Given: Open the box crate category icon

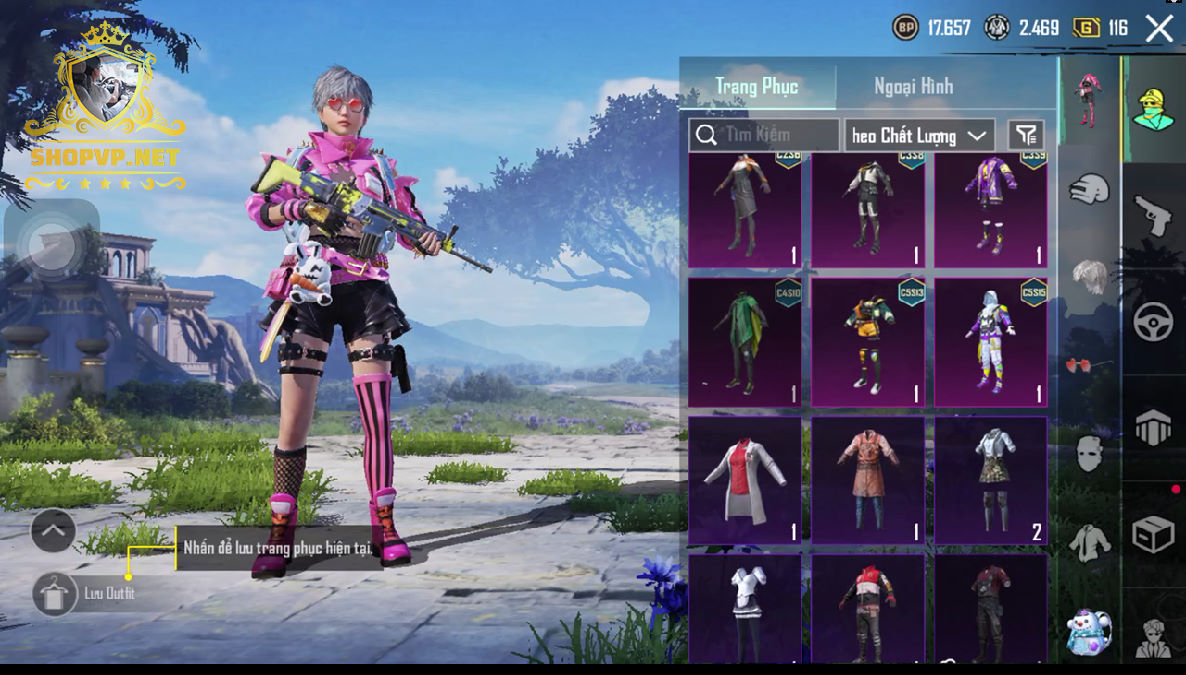Looking at the screenshot, I should tap(1153, 535).
